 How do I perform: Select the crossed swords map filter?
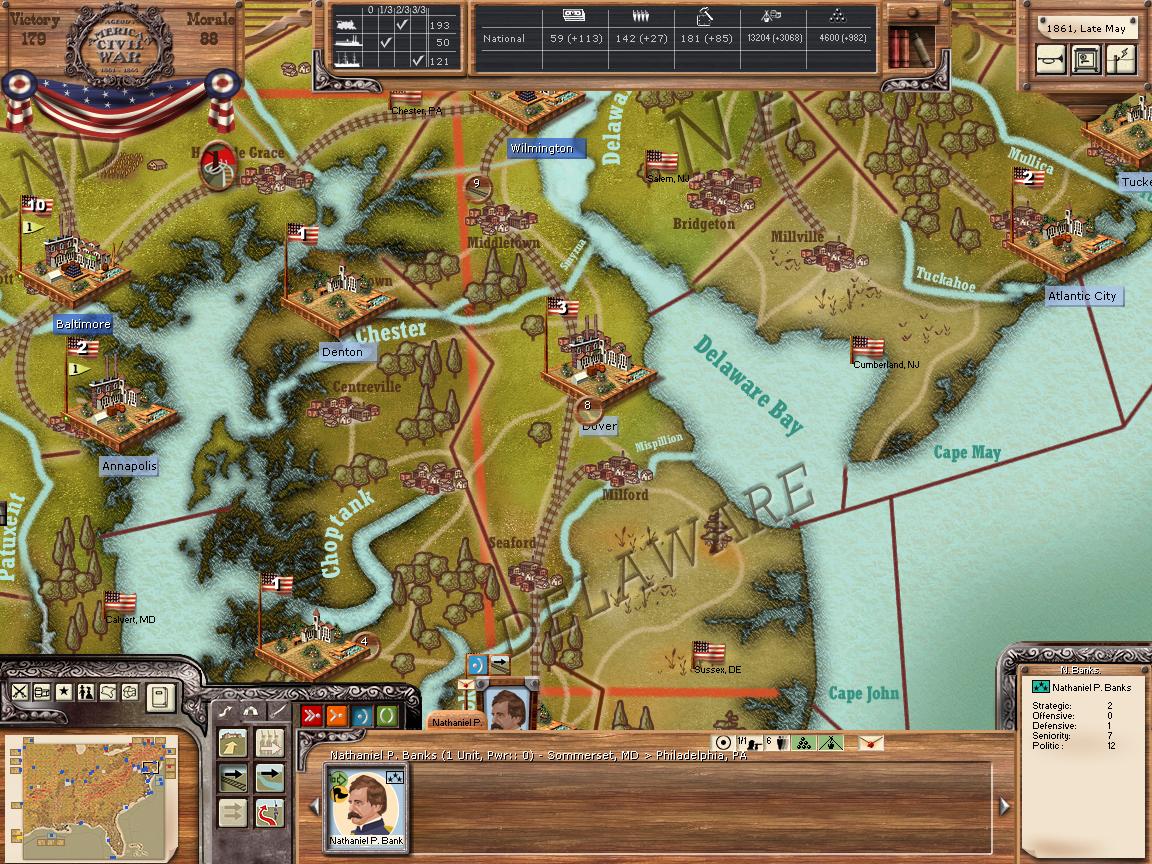pos(19,692)
